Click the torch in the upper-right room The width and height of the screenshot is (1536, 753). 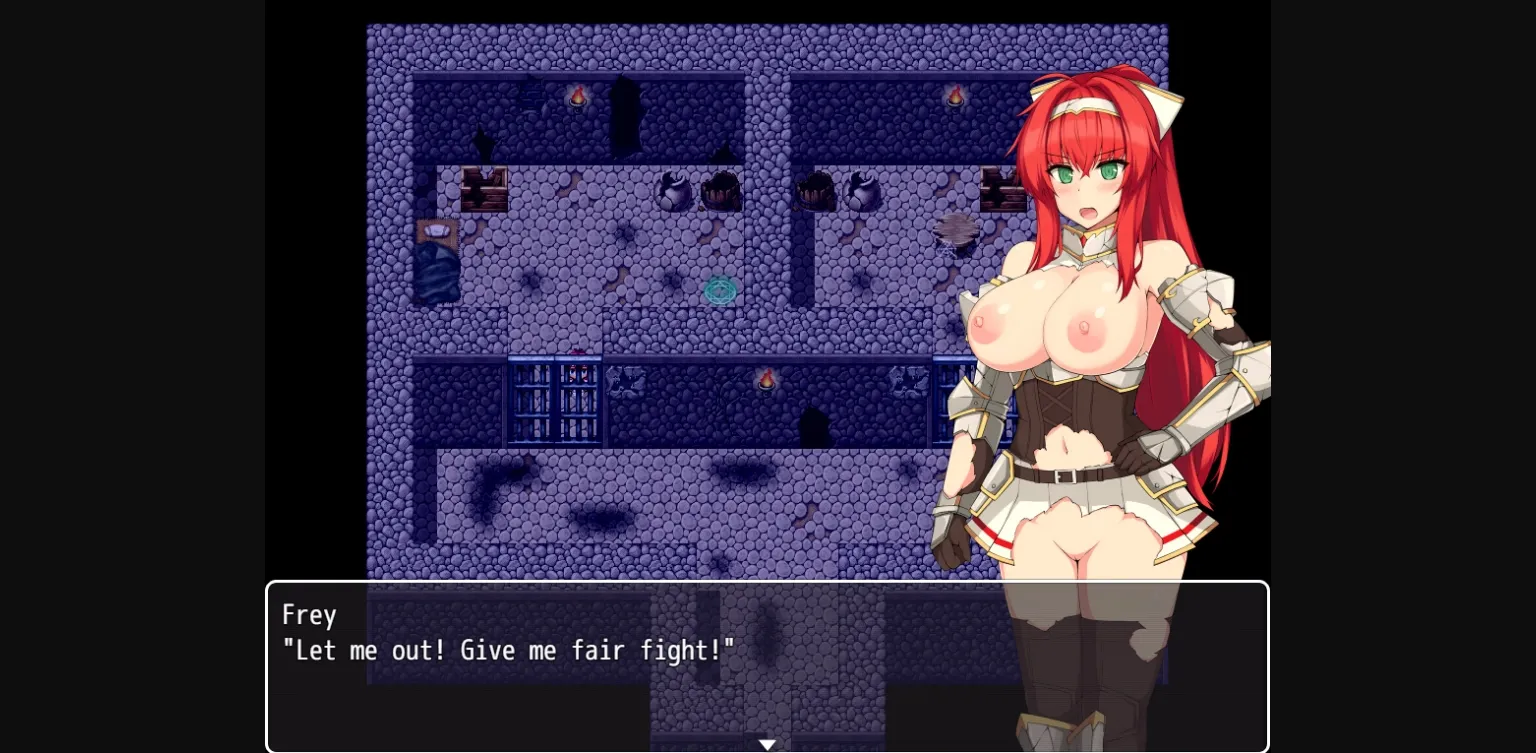coord(955,93)
